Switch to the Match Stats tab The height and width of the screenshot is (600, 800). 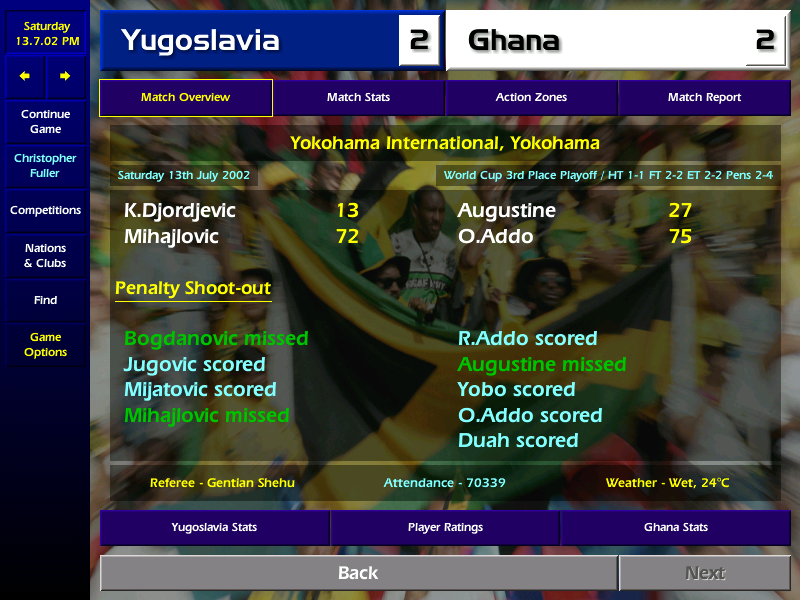[x=358, y=98]
